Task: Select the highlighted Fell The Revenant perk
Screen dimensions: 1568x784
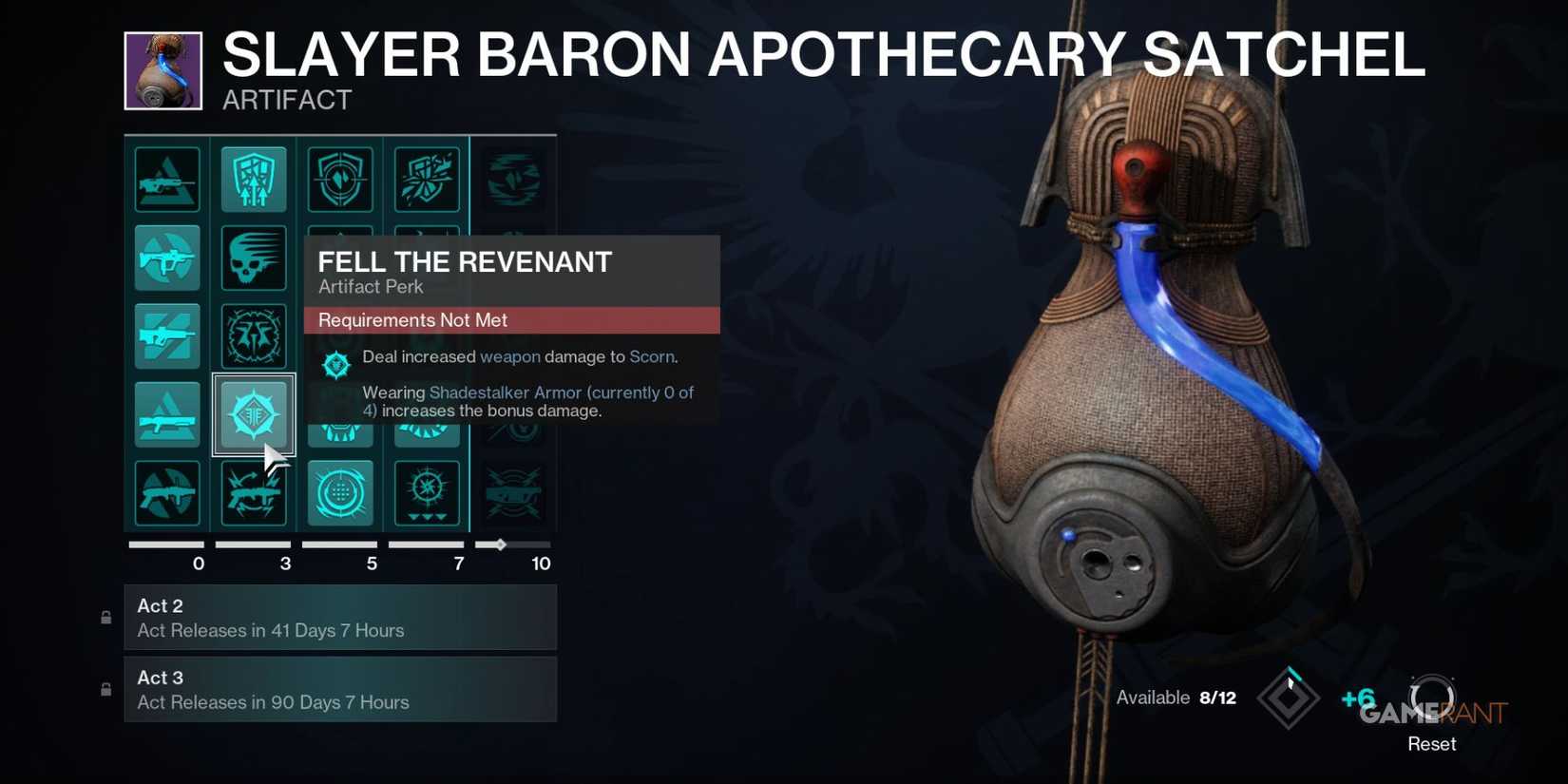Action: [254, 413]
